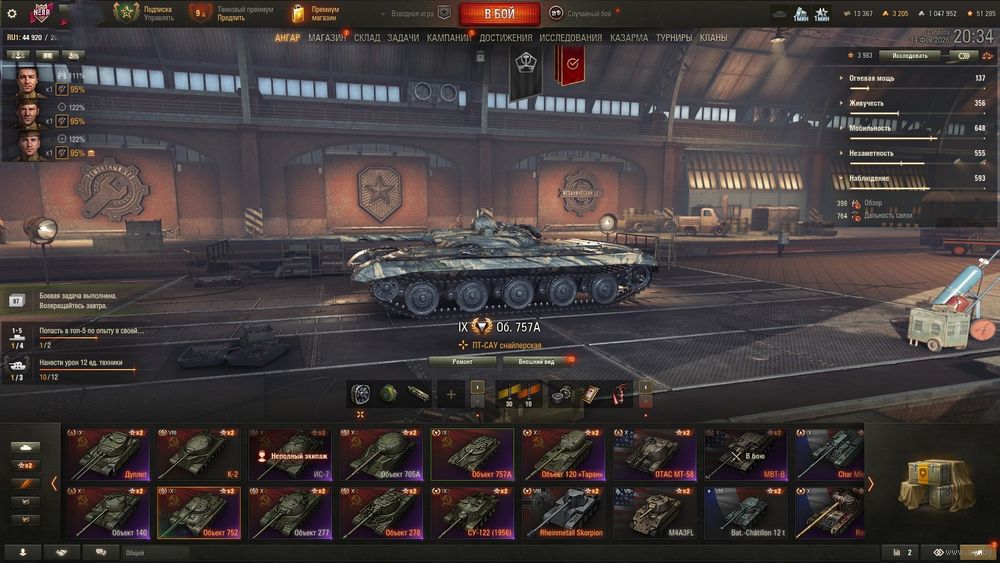Click the Ремонт button

pos(462,361)
